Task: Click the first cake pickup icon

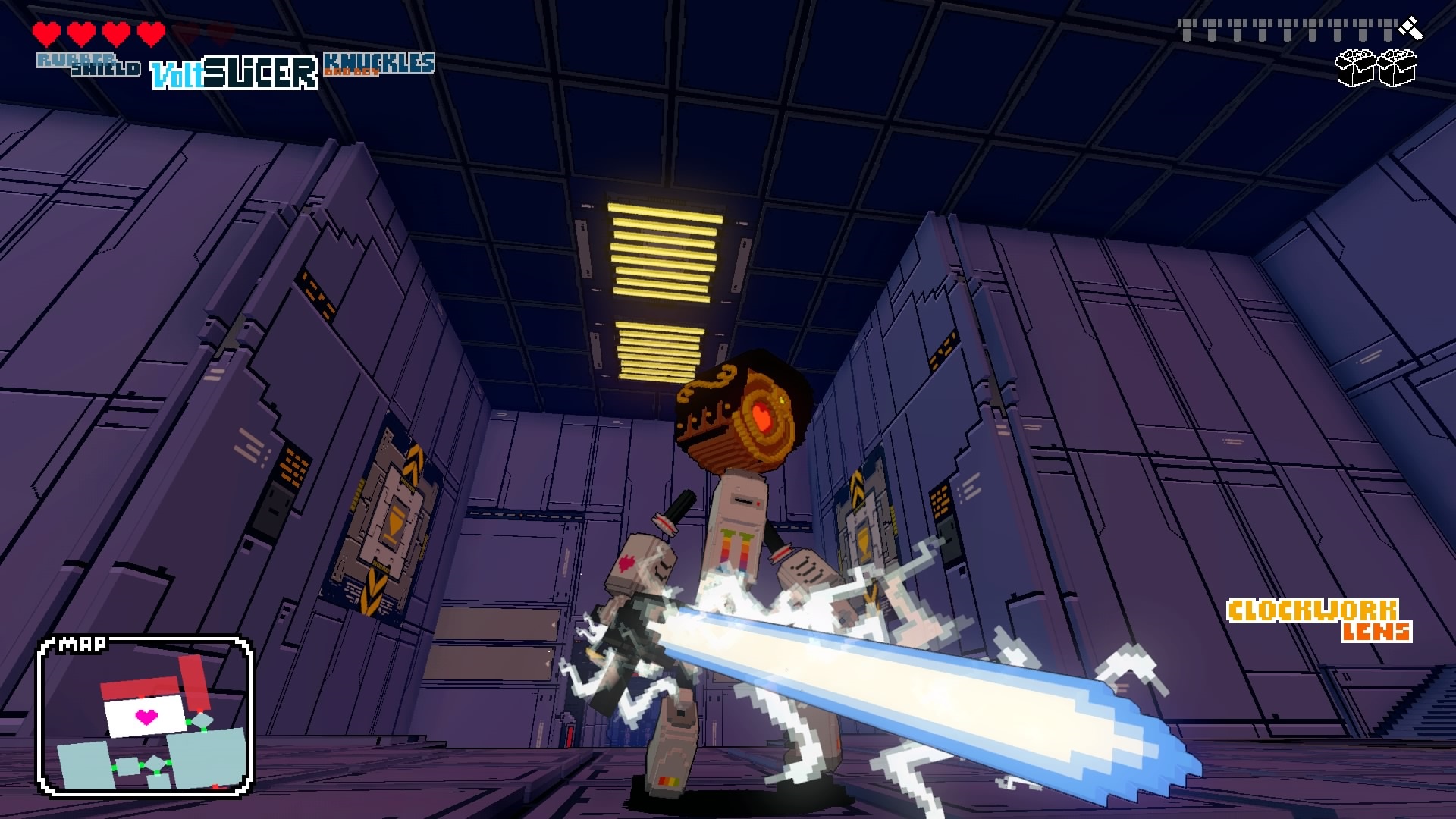Action: [1354, 68]
